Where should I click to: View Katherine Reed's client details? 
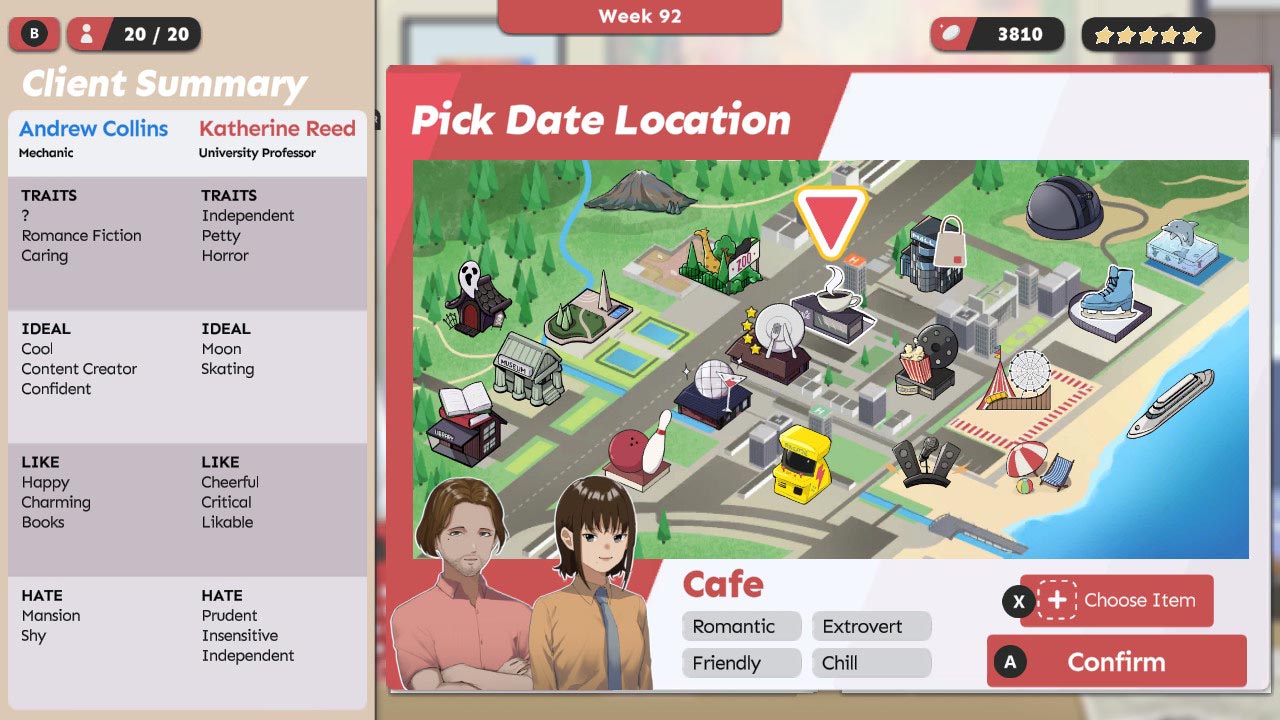pos(277,128)
